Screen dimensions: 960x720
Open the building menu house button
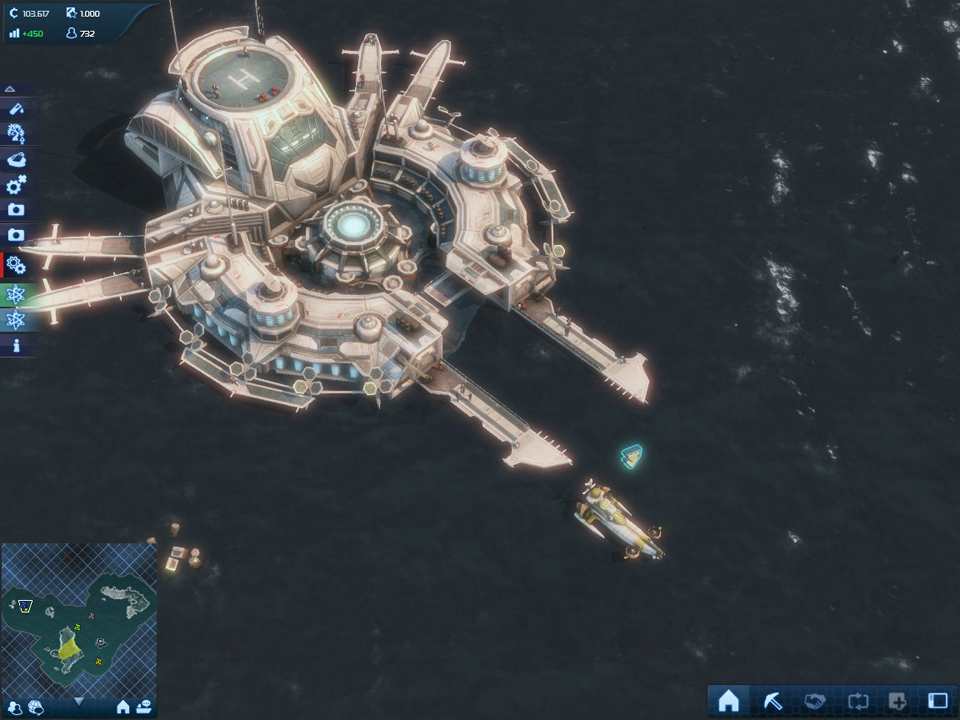(729, 701)
